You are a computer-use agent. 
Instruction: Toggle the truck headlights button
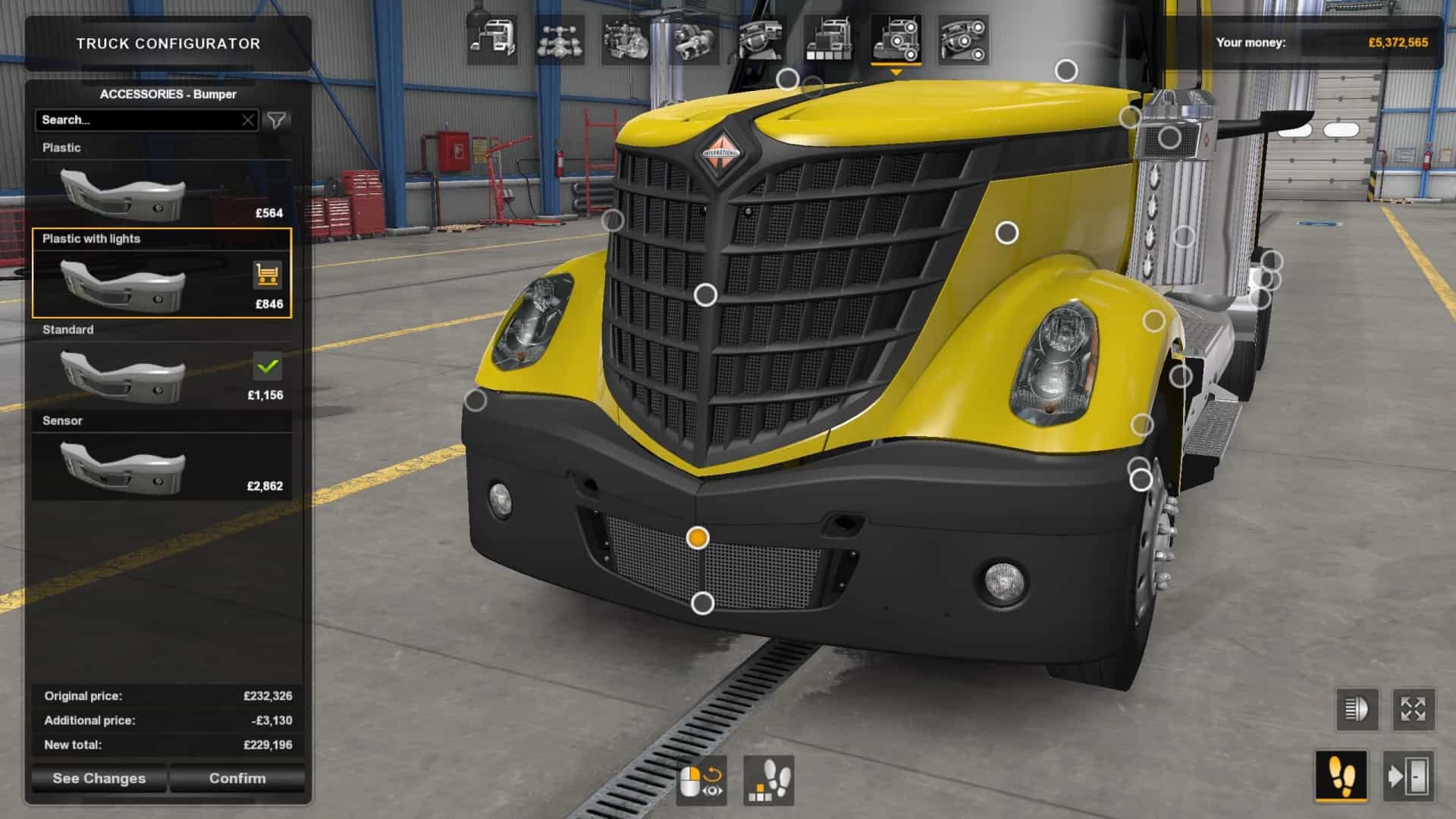[x=1357, y=710]
